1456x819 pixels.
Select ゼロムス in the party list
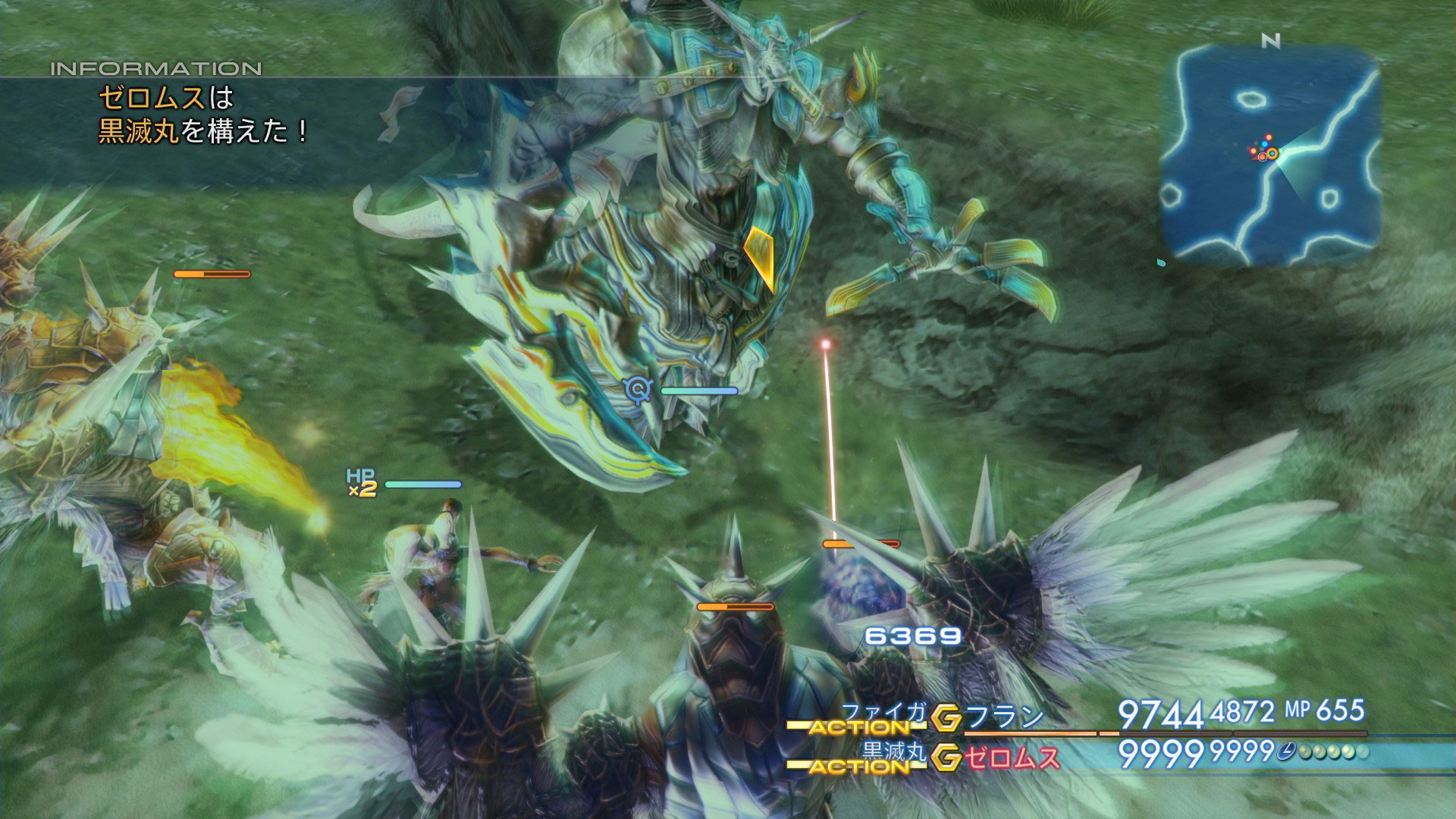[x=1012, y=757]
